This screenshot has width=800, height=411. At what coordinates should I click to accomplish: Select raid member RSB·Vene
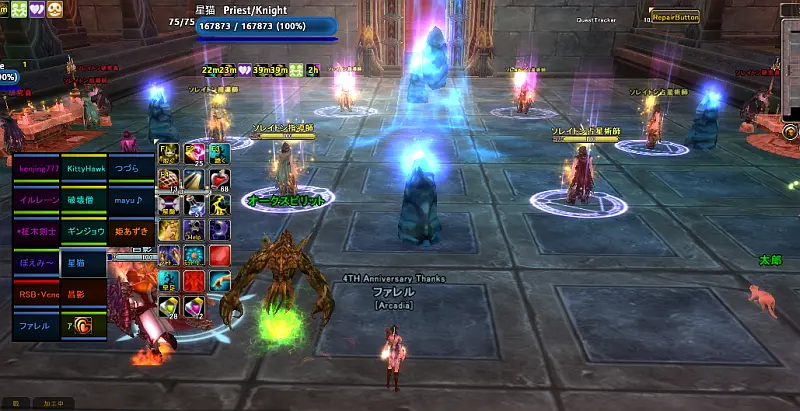point(36,294)
